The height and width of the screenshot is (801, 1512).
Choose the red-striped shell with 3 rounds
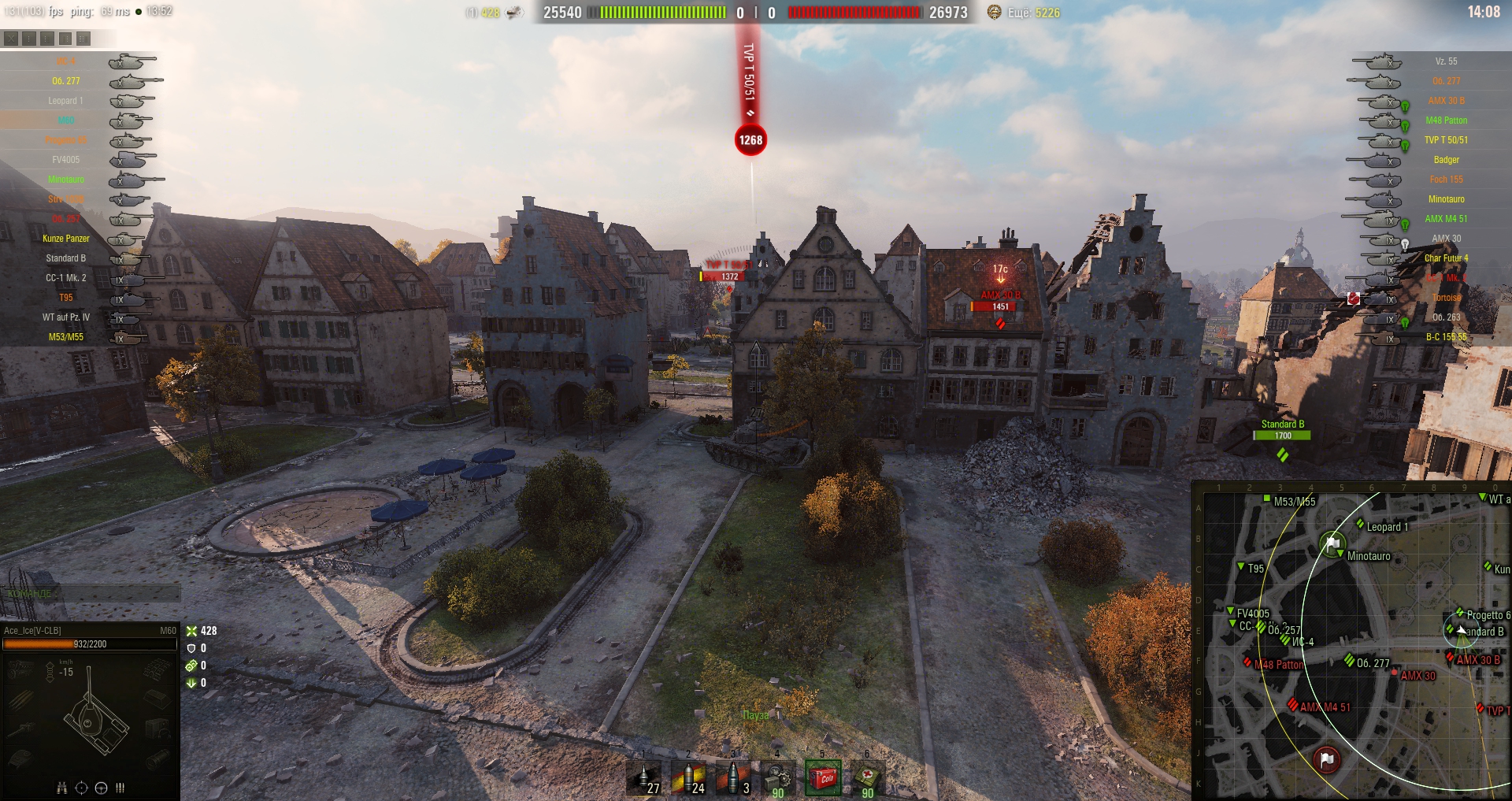(x=733, y=778)
